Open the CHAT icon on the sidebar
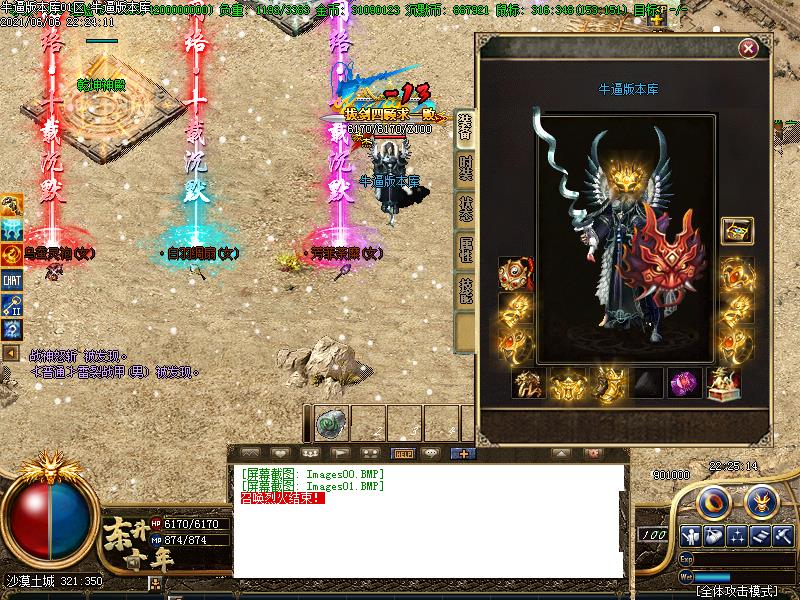Screen dimensions: 800x600 point(12,280)
